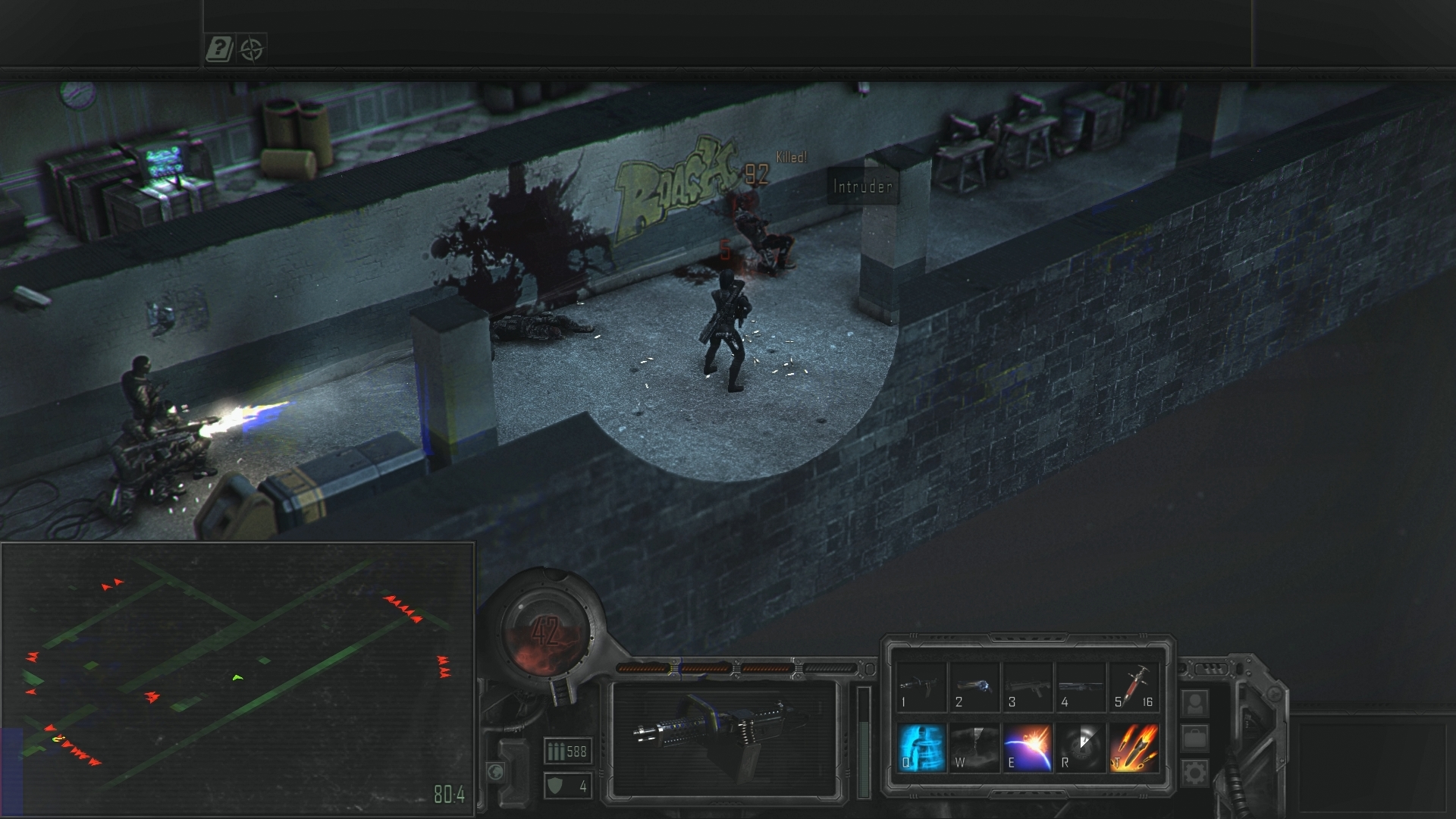Open the briefcase inventory
Image resolution: width=1456 pixels, height=819 pixels.
pos(1195,738)
